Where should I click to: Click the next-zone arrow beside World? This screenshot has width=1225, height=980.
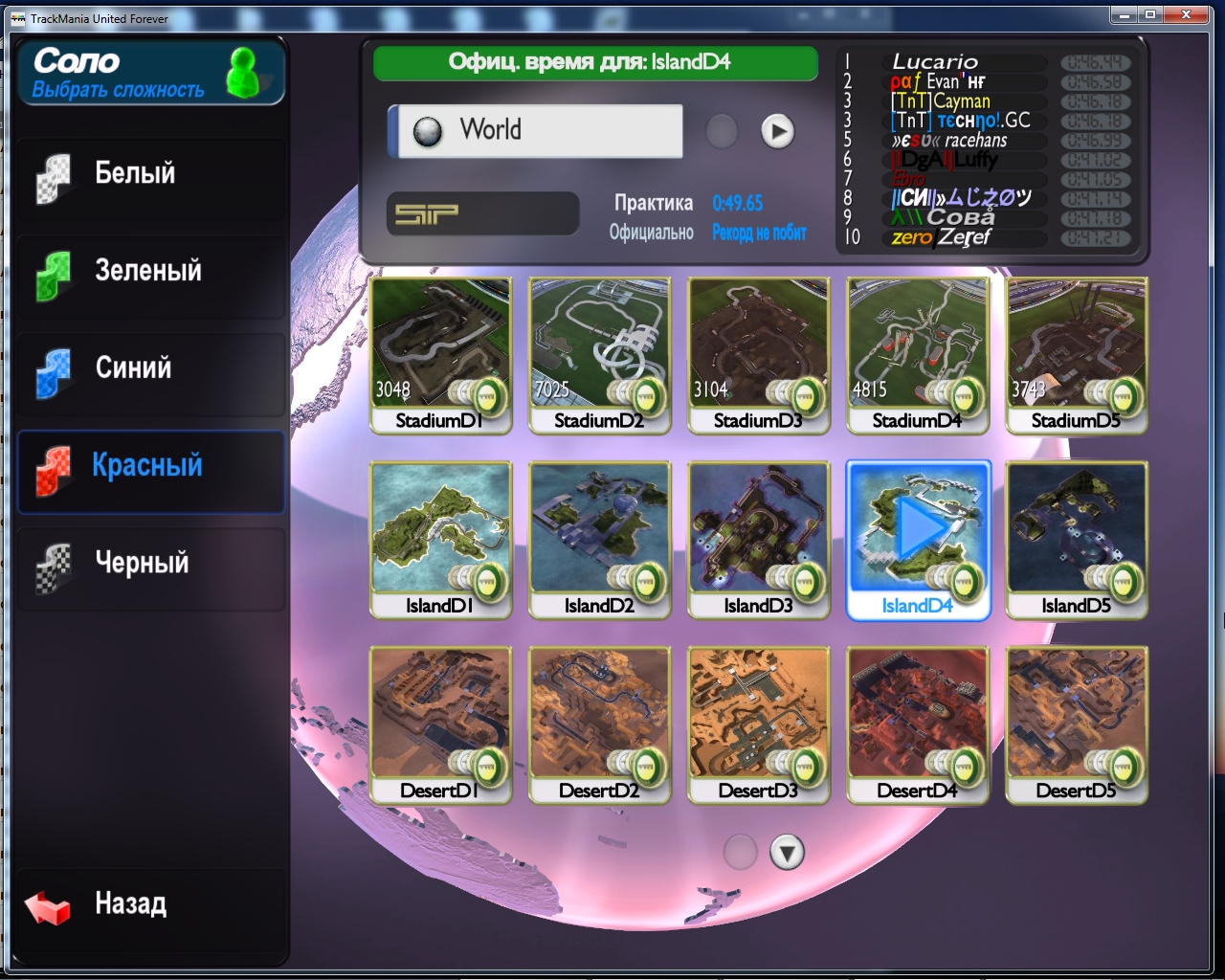[777, 131]
